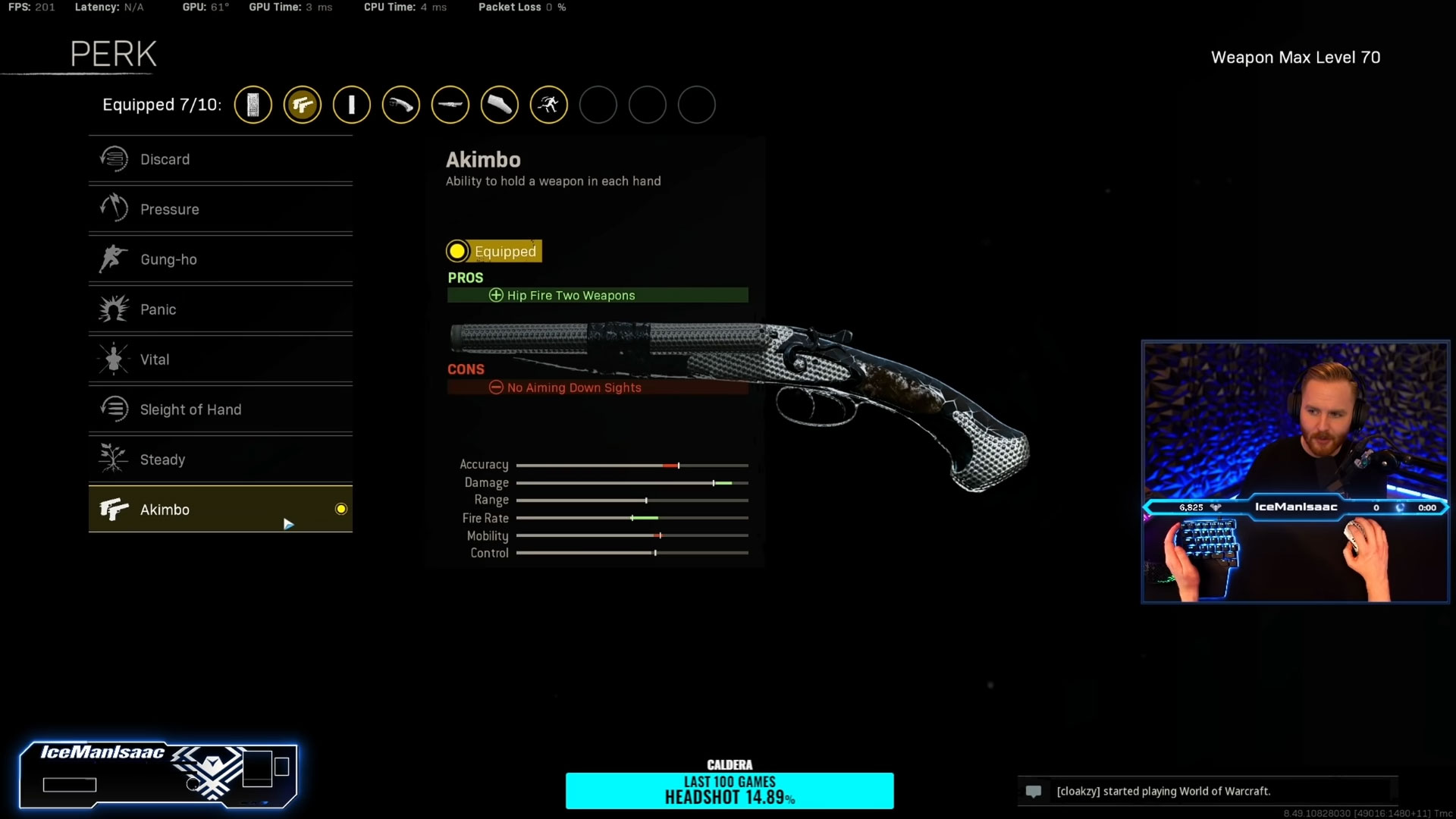This screenshot has height=819, width=1456.
Task: Toggle the yellow Equipped button
Action: (x=494, y=251)
